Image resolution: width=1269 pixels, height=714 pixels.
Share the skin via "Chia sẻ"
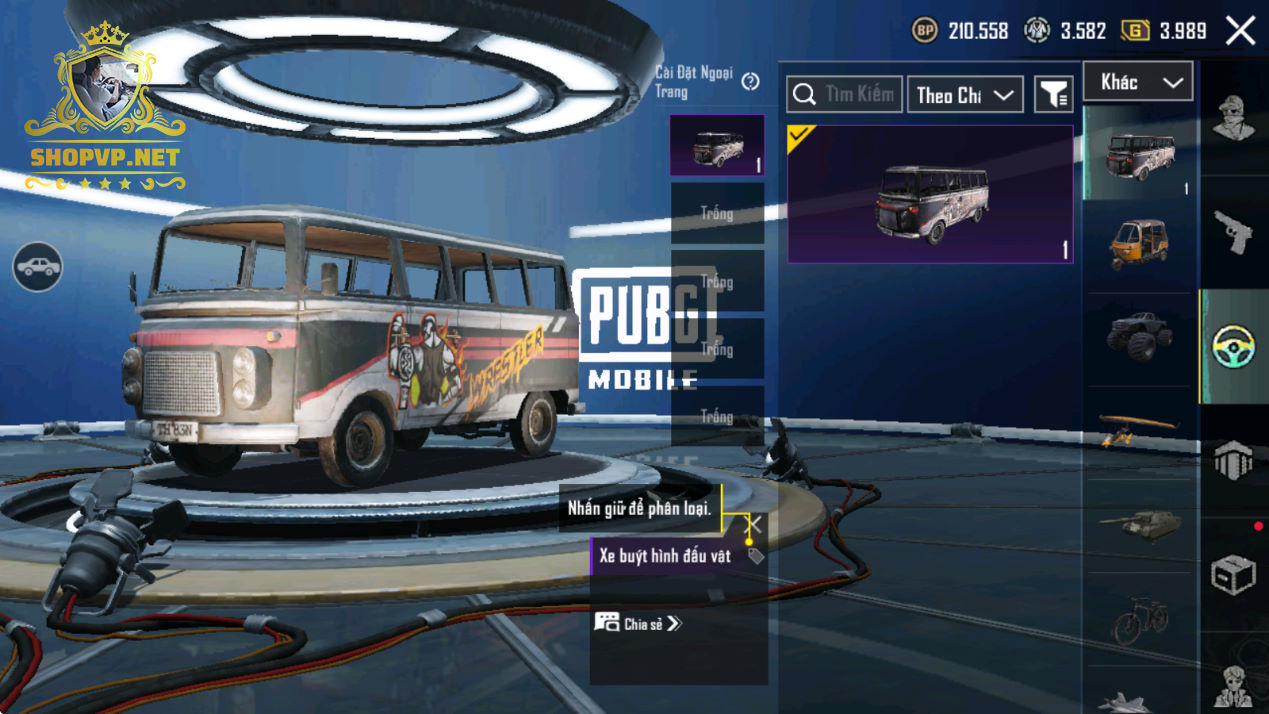click(638, 623)
